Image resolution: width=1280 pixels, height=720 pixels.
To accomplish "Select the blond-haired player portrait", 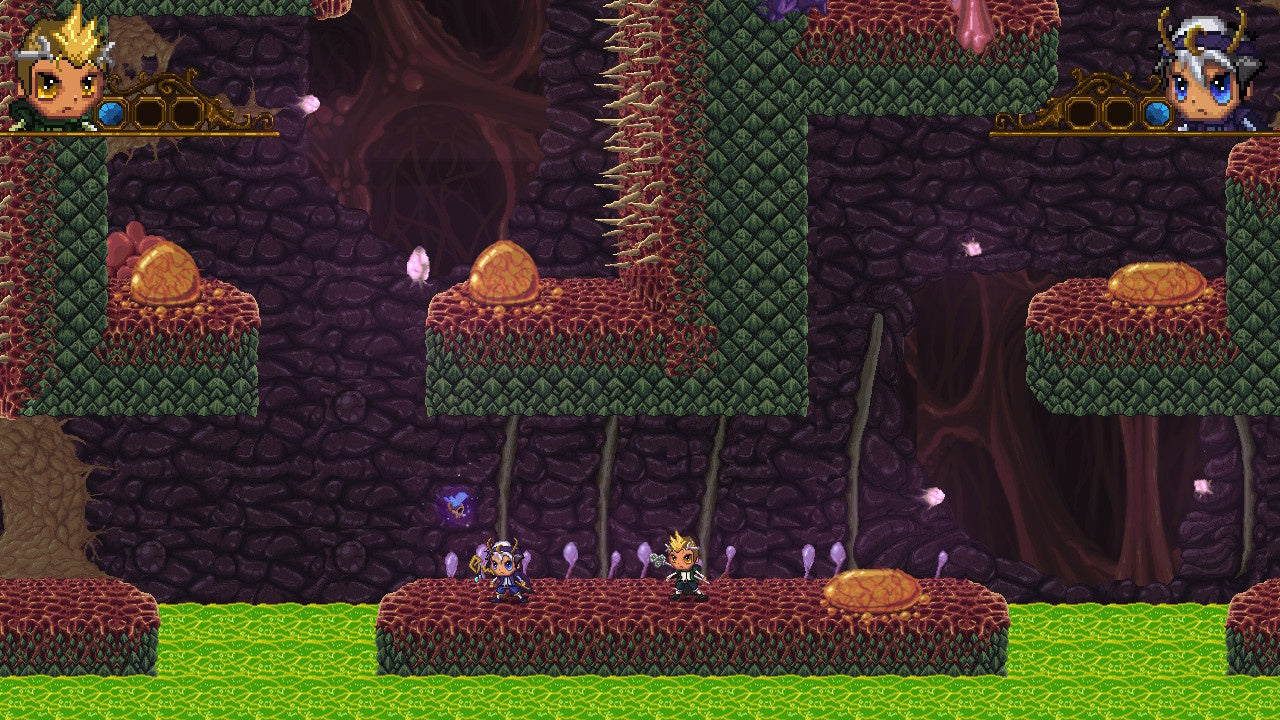I will pyautogui.click(x=62, y=72).
